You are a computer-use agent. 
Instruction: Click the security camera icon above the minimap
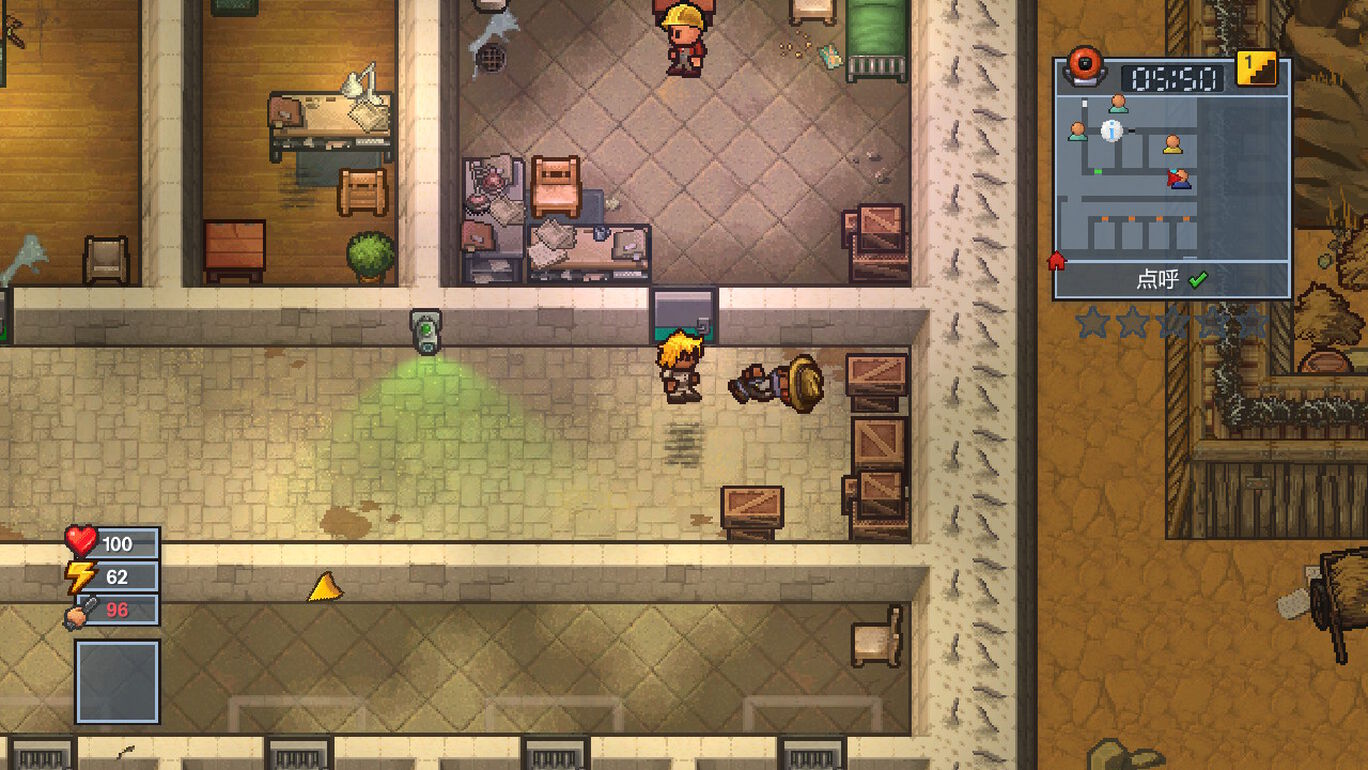coord(1083,65)
